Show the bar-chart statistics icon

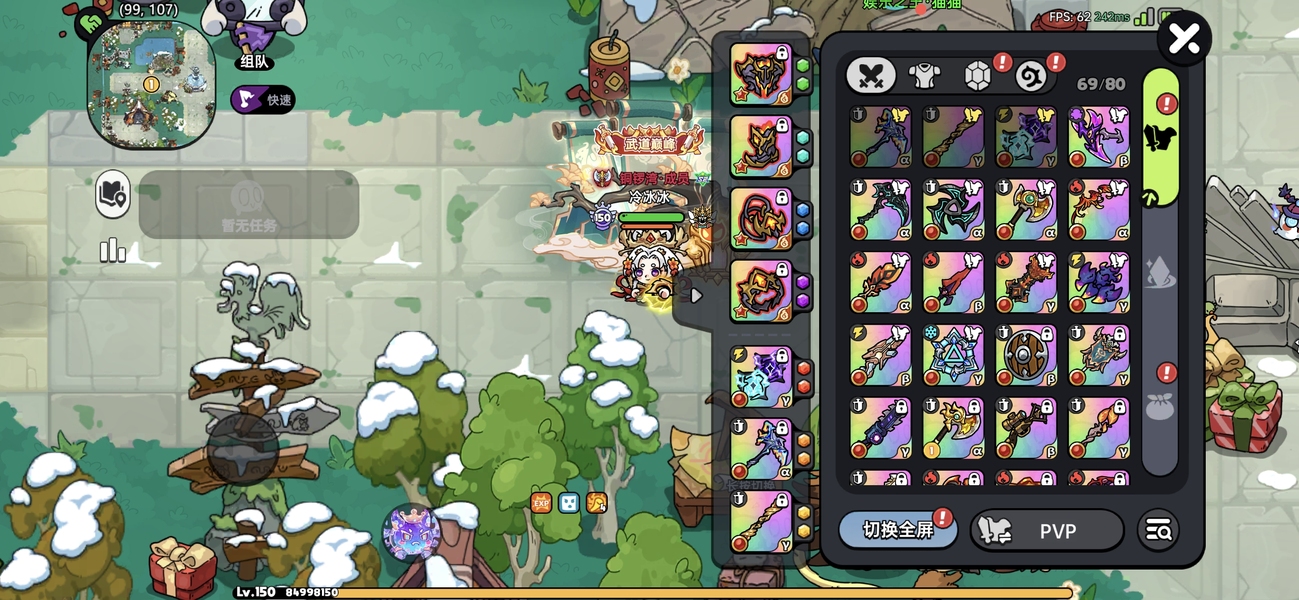(x=112, y=250)
